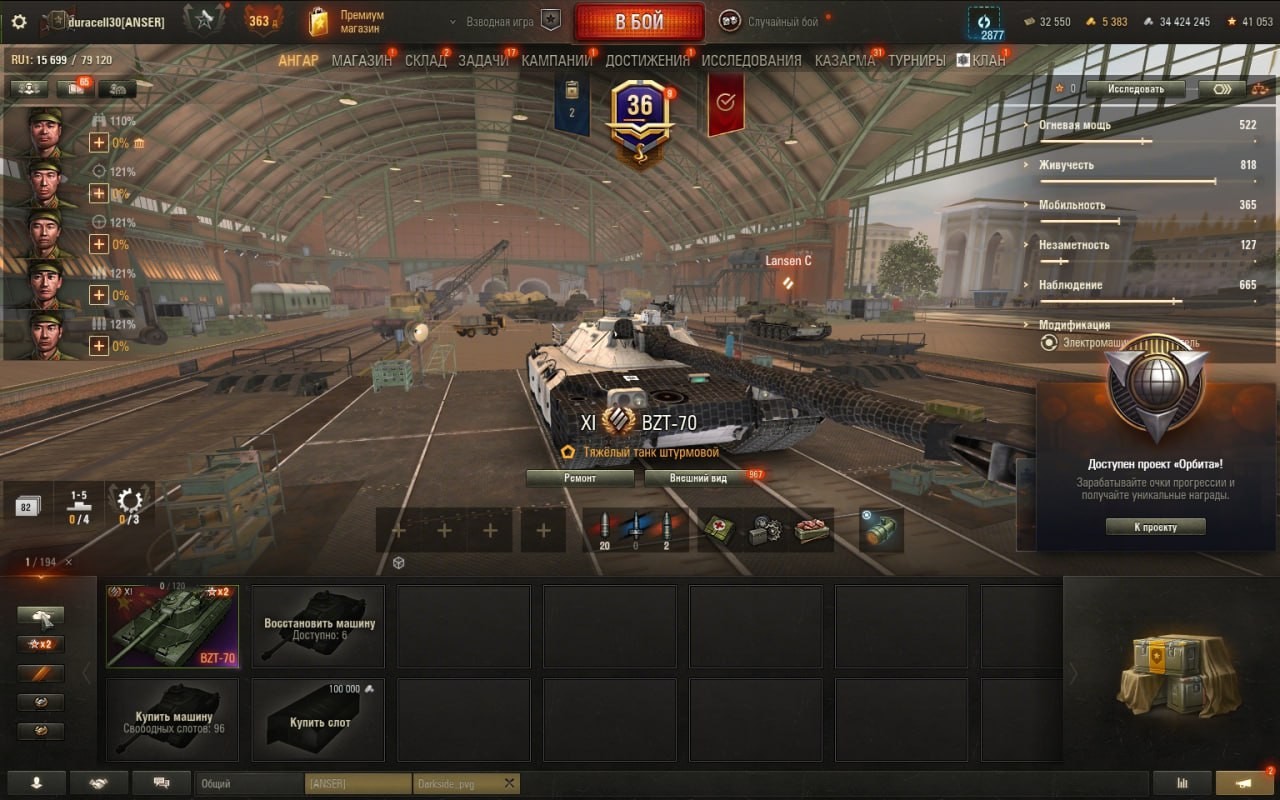Go to the ЗАДАЧИ tab
Screen dimensions: 1280x800
[484, 60]
